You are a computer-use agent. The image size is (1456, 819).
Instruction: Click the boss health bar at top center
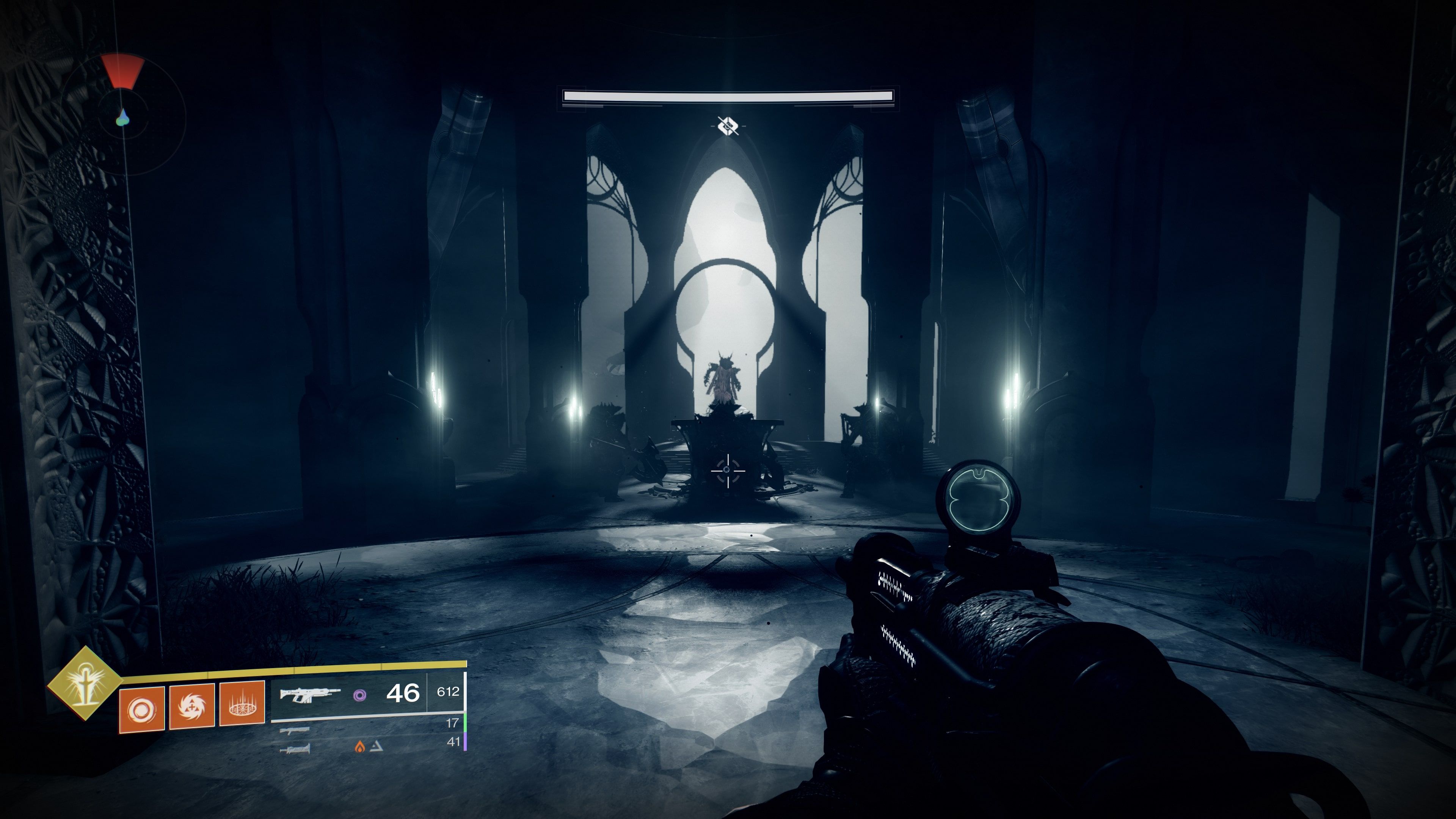pos(728,97)
